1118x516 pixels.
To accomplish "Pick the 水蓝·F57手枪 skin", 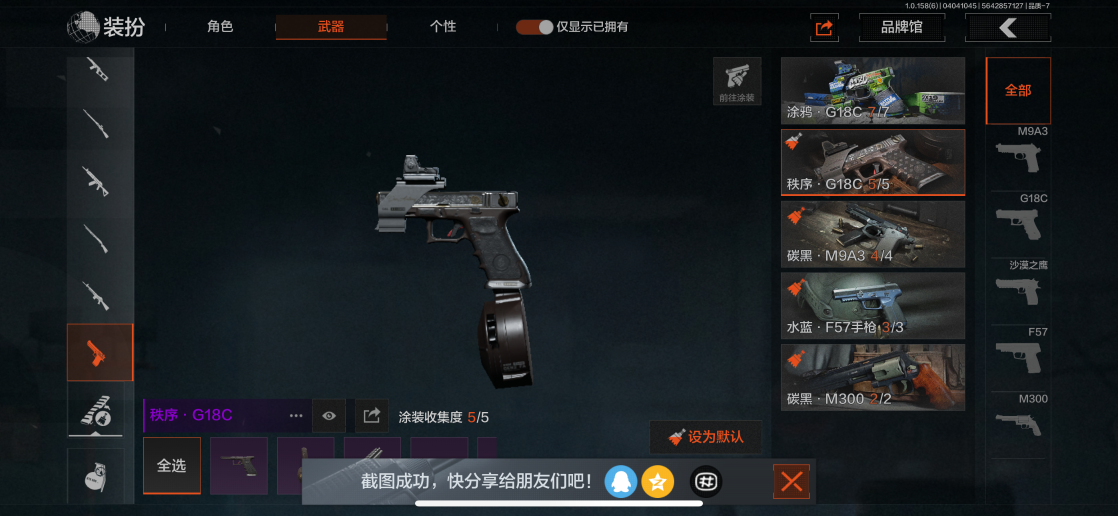I will click(x=872, y=306).
